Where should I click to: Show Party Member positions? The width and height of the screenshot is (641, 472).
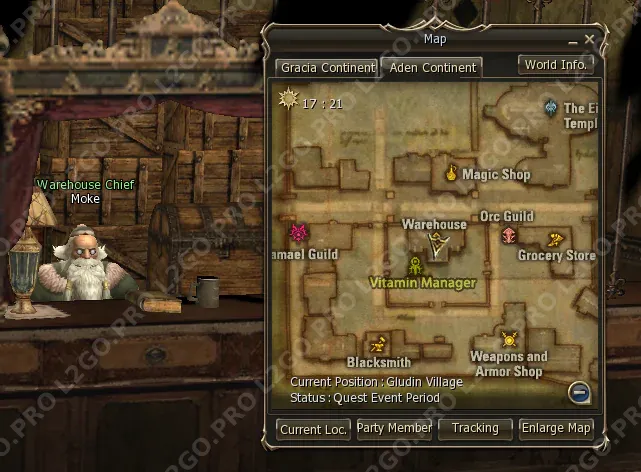[x=395, y=428]
